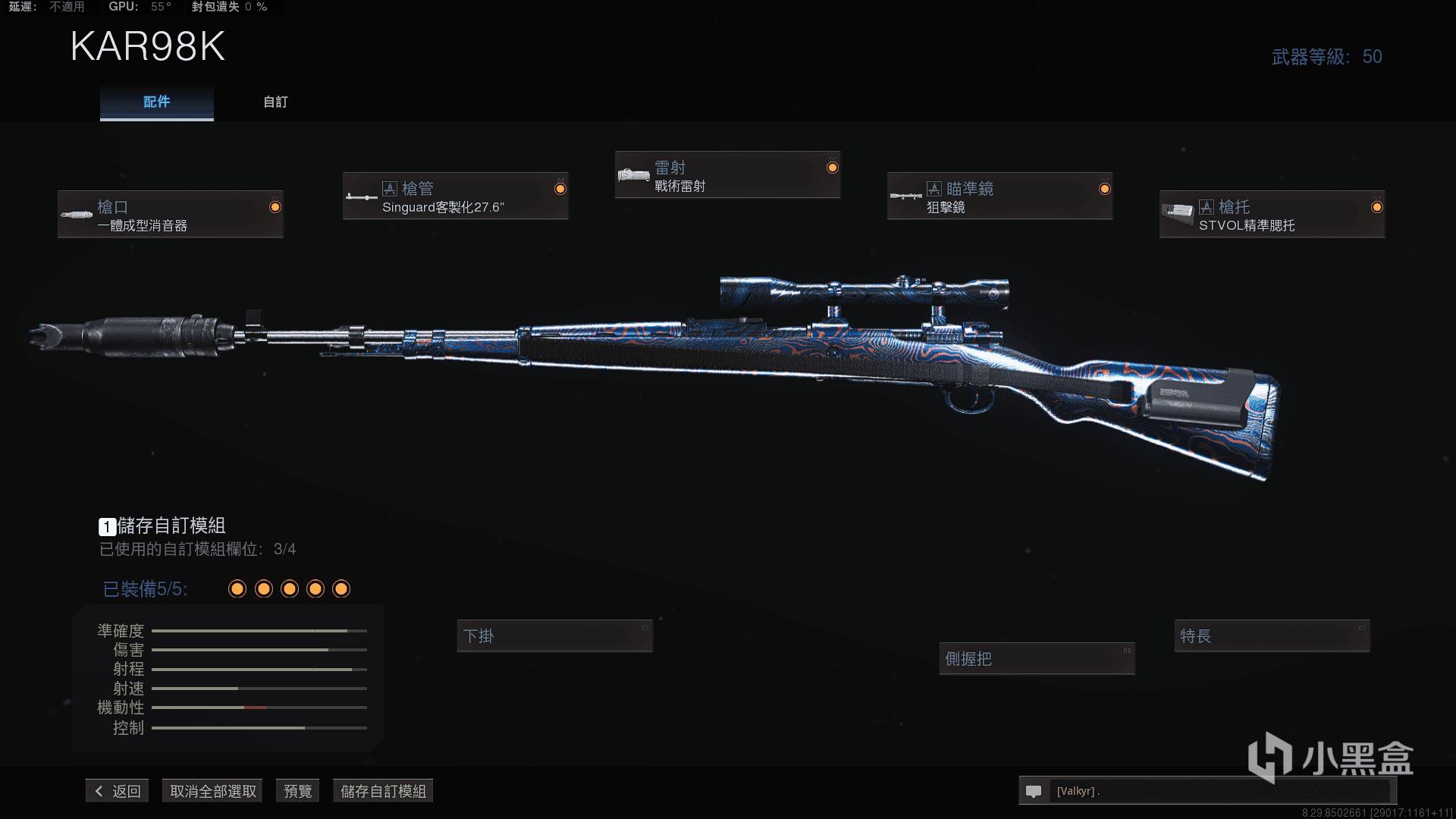
Task: Open the 槍托 STVOL stock slot
Action: tap(1272, 215)
